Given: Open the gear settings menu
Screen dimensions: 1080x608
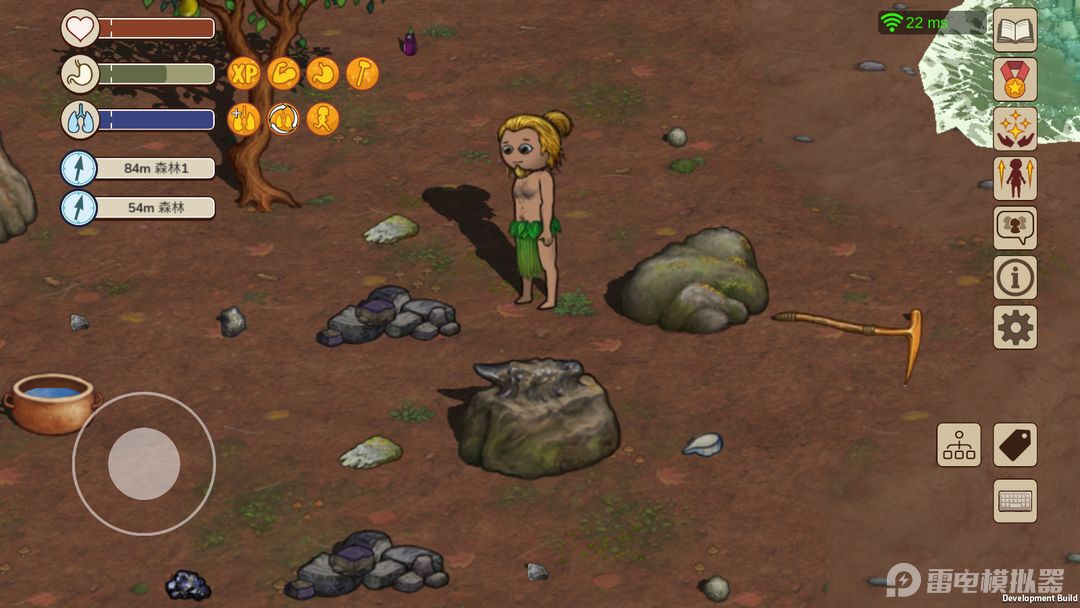Looking at the screenshot, I should (1015, 327).
